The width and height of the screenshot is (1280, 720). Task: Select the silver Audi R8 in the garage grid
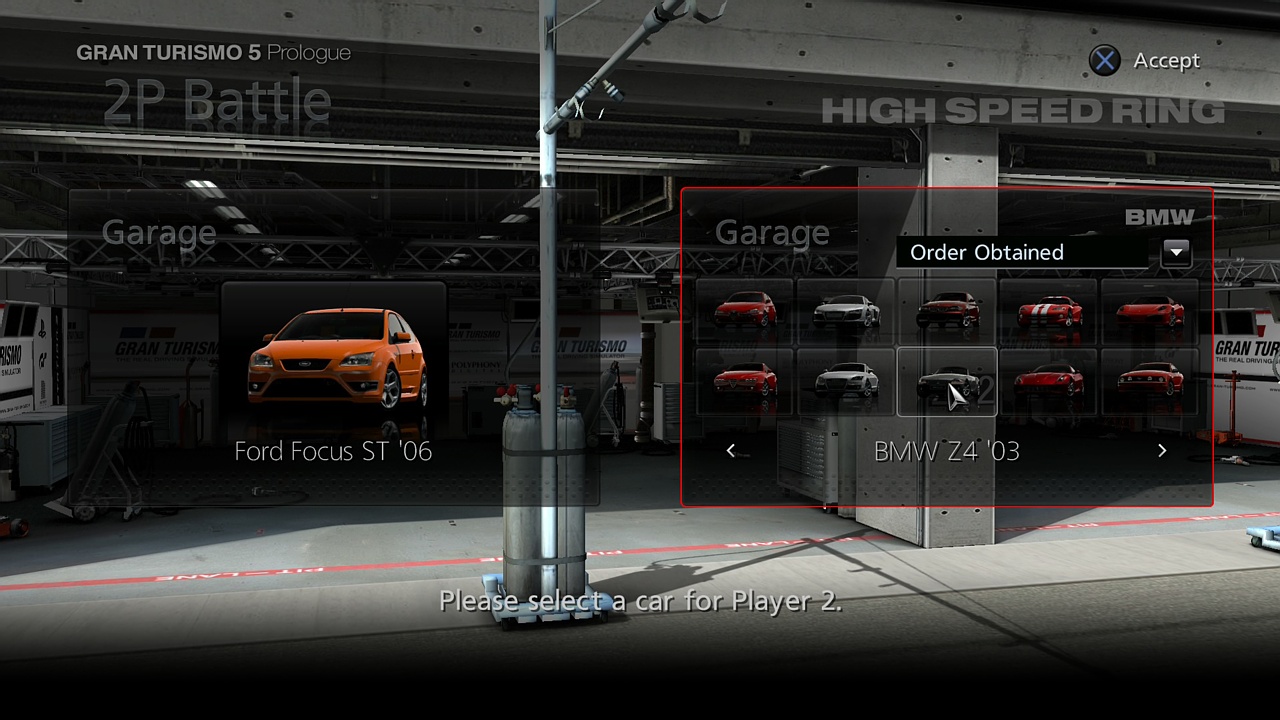coord(846,310)
